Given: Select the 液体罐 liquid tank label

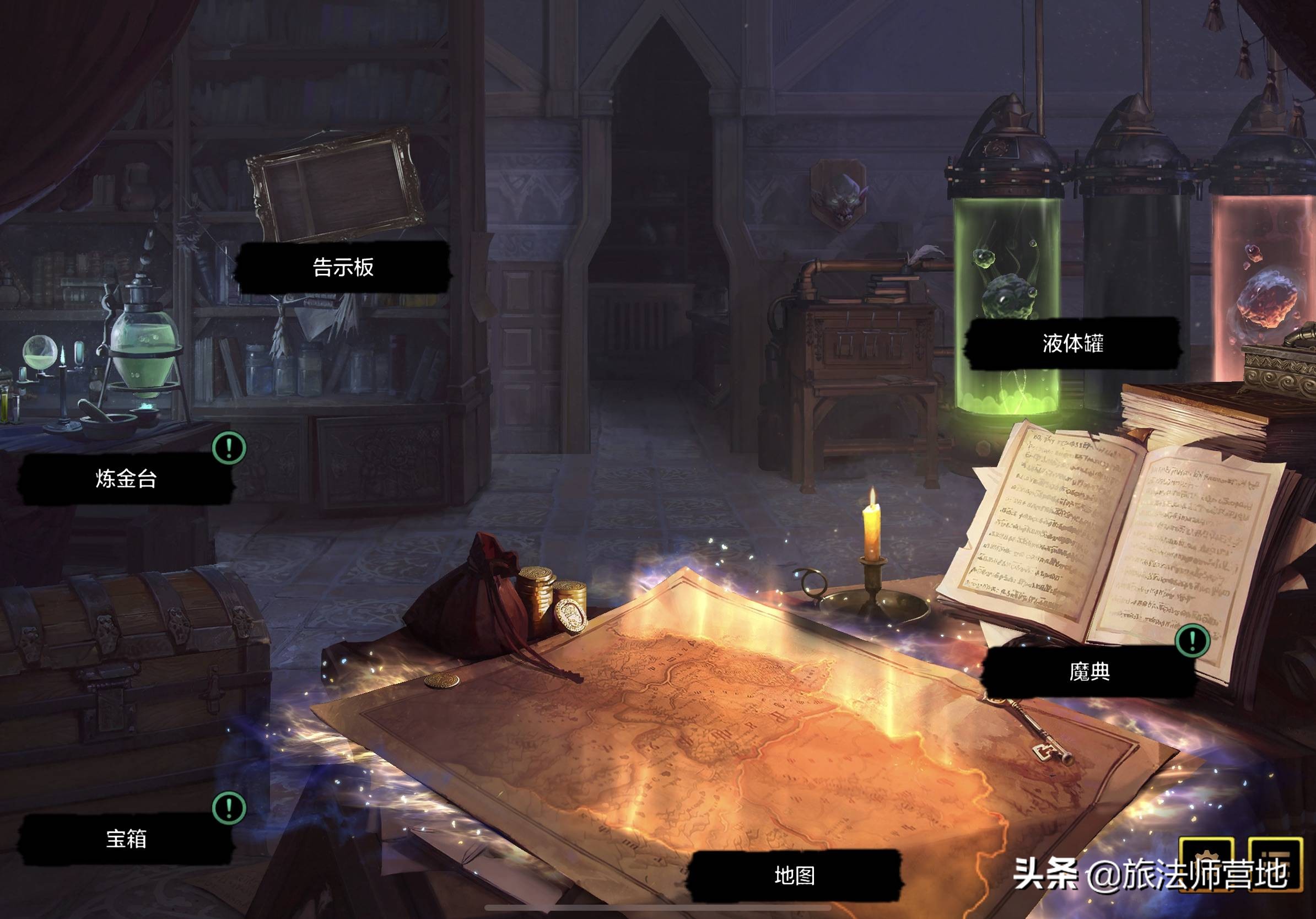Looking at the screenshot, I should click(x=1072, y=344).
